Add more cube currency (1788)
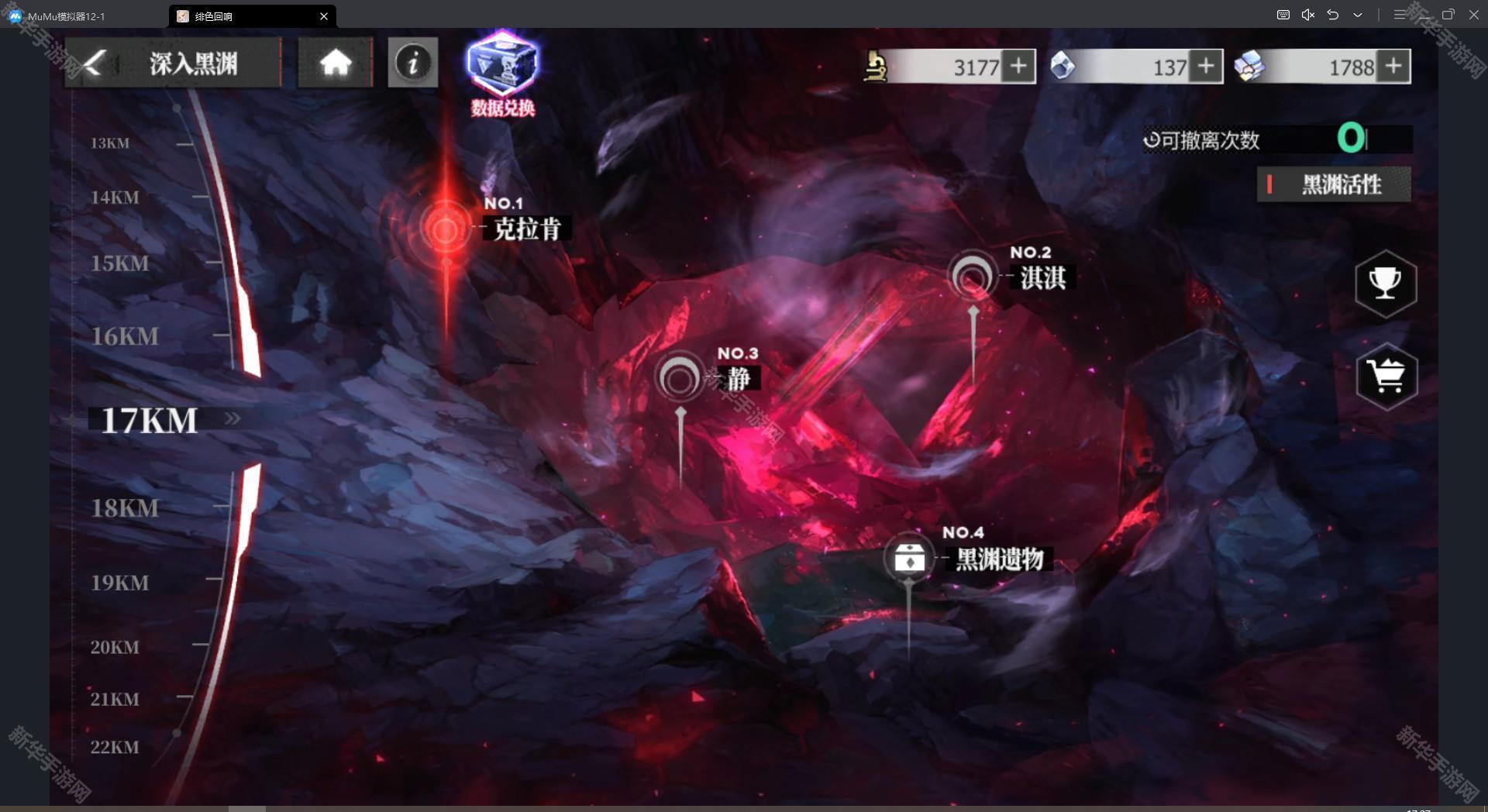 1393,67
